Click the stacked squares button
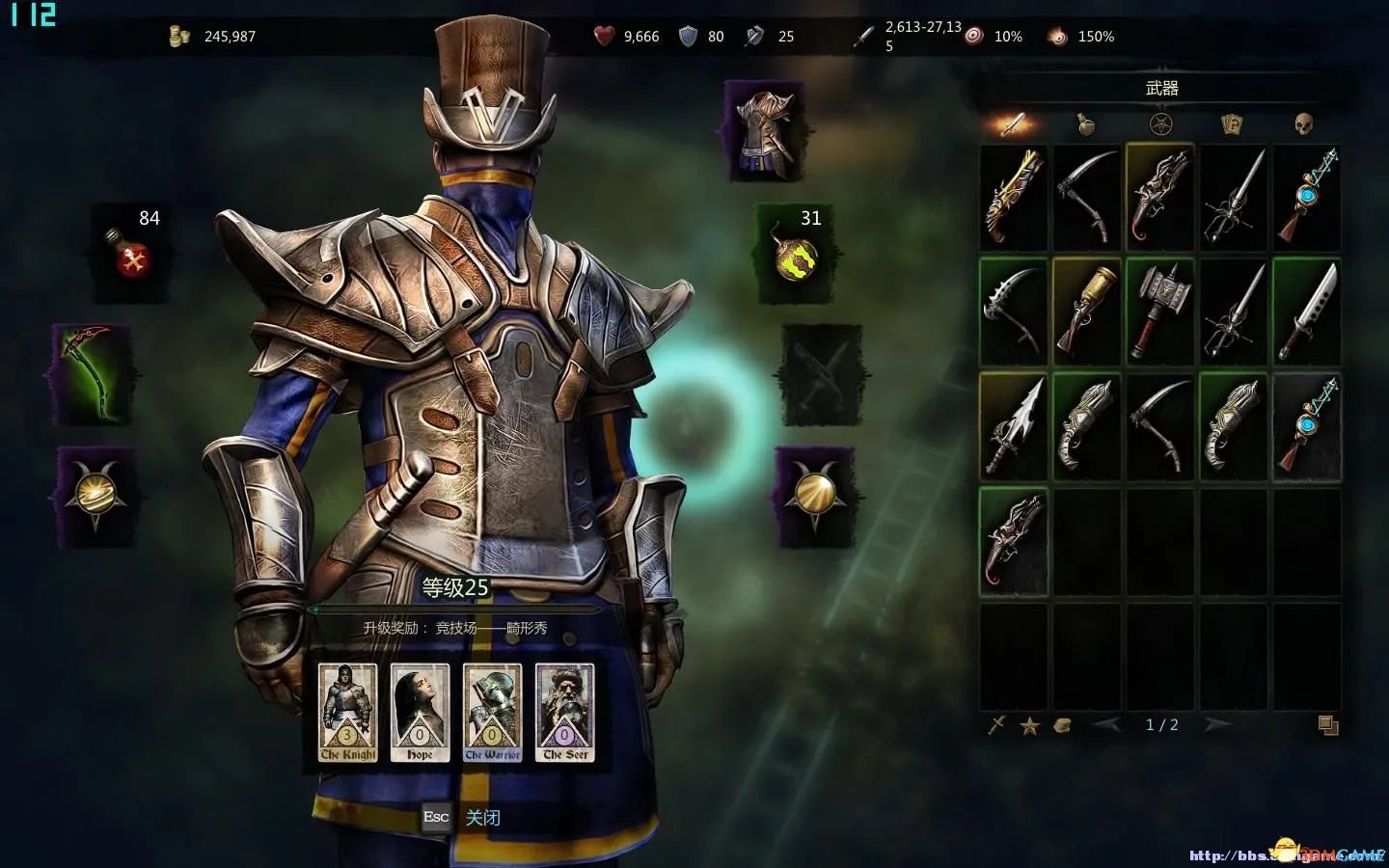This screenshot has width=1389, height=868. [x=1328, y=725]
